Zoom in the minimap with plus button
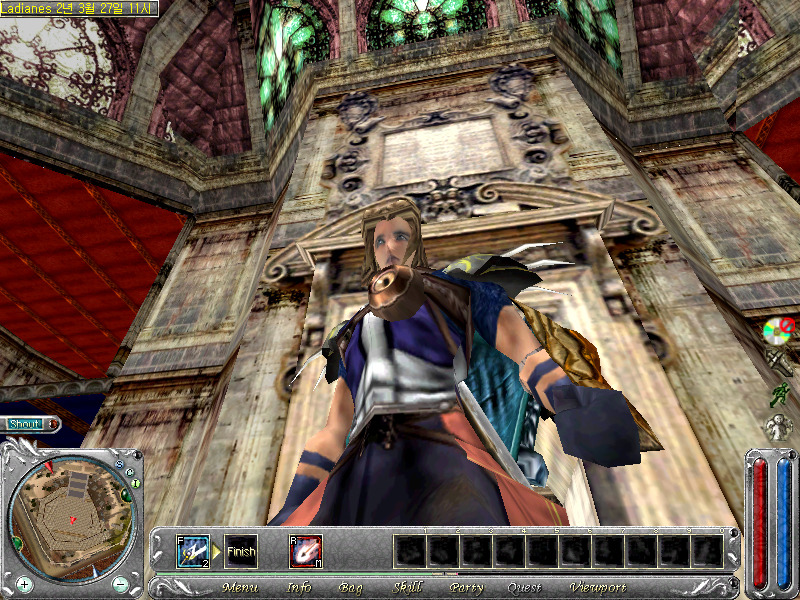The image size is (800, 600). (x=24, y=583)
